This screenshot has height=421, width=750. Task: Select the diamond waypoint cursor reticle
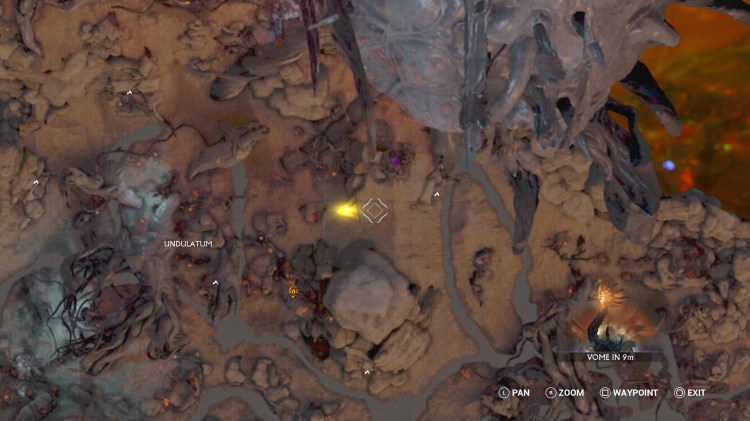pyautogui.click(x=375, y=210)
